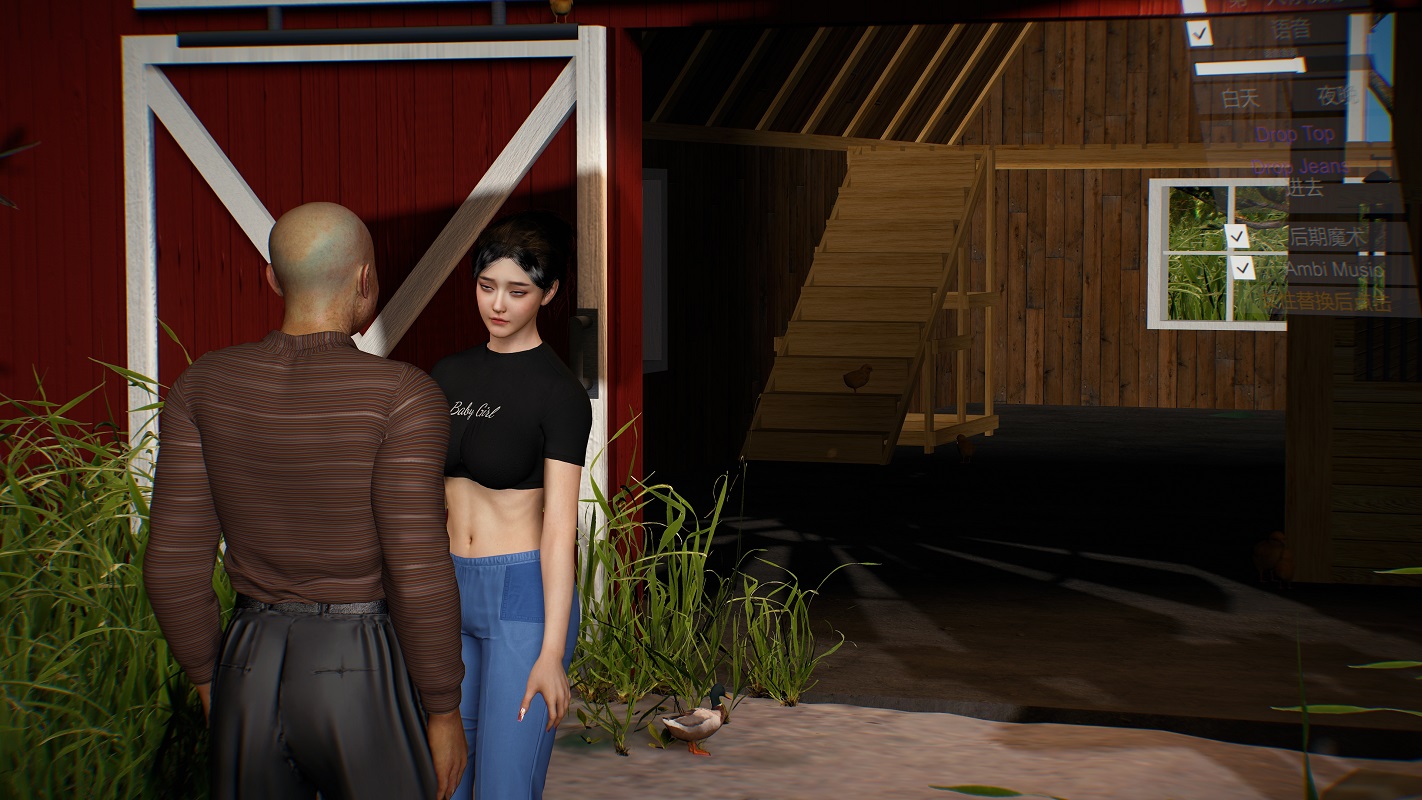Adjust the white volume slider bar
Image resolution: width=1422 pixels, height=800 pixels.
tap(1249, 67)
